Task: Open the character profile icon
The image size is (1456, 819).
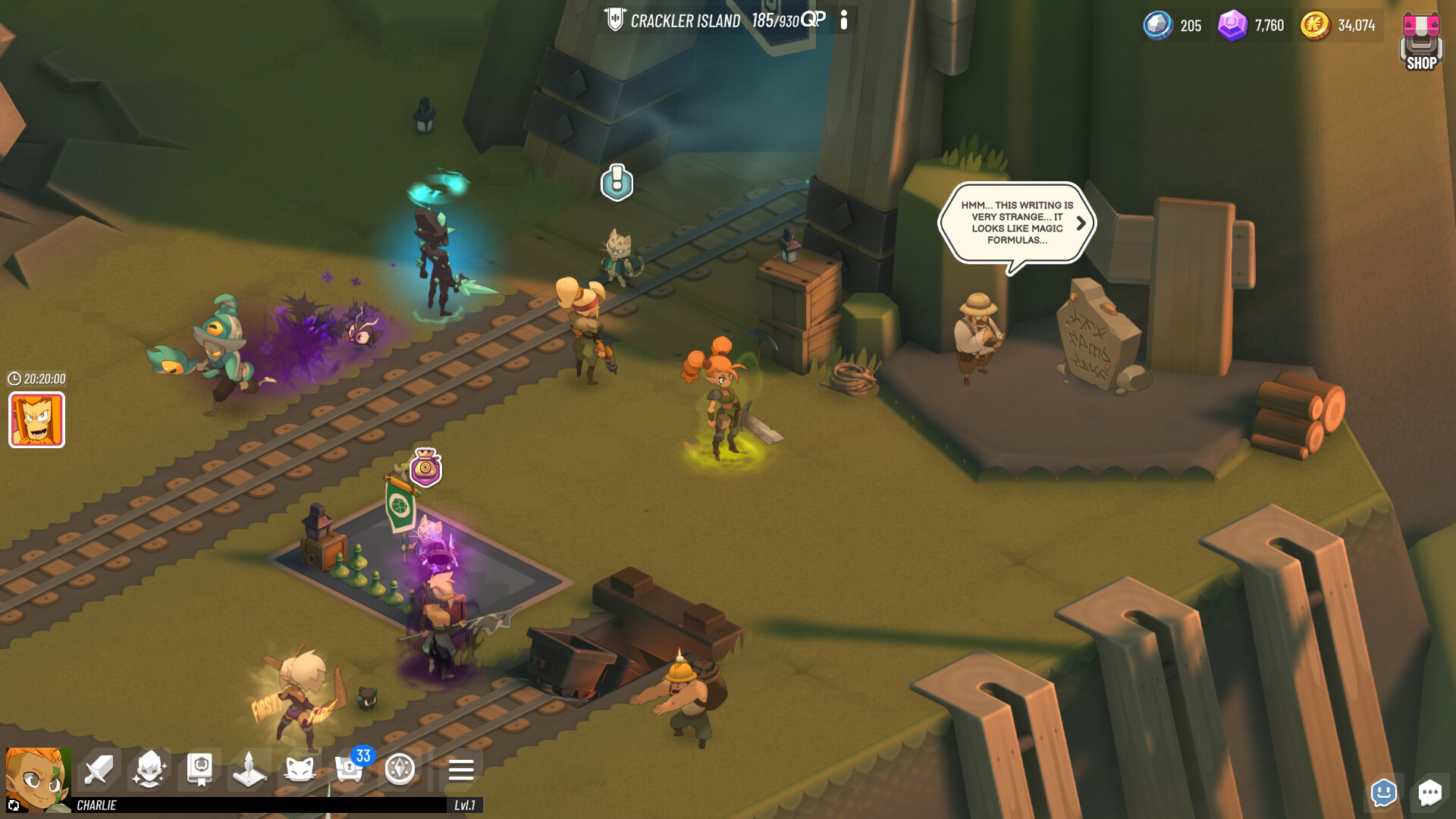Action: 149,770
